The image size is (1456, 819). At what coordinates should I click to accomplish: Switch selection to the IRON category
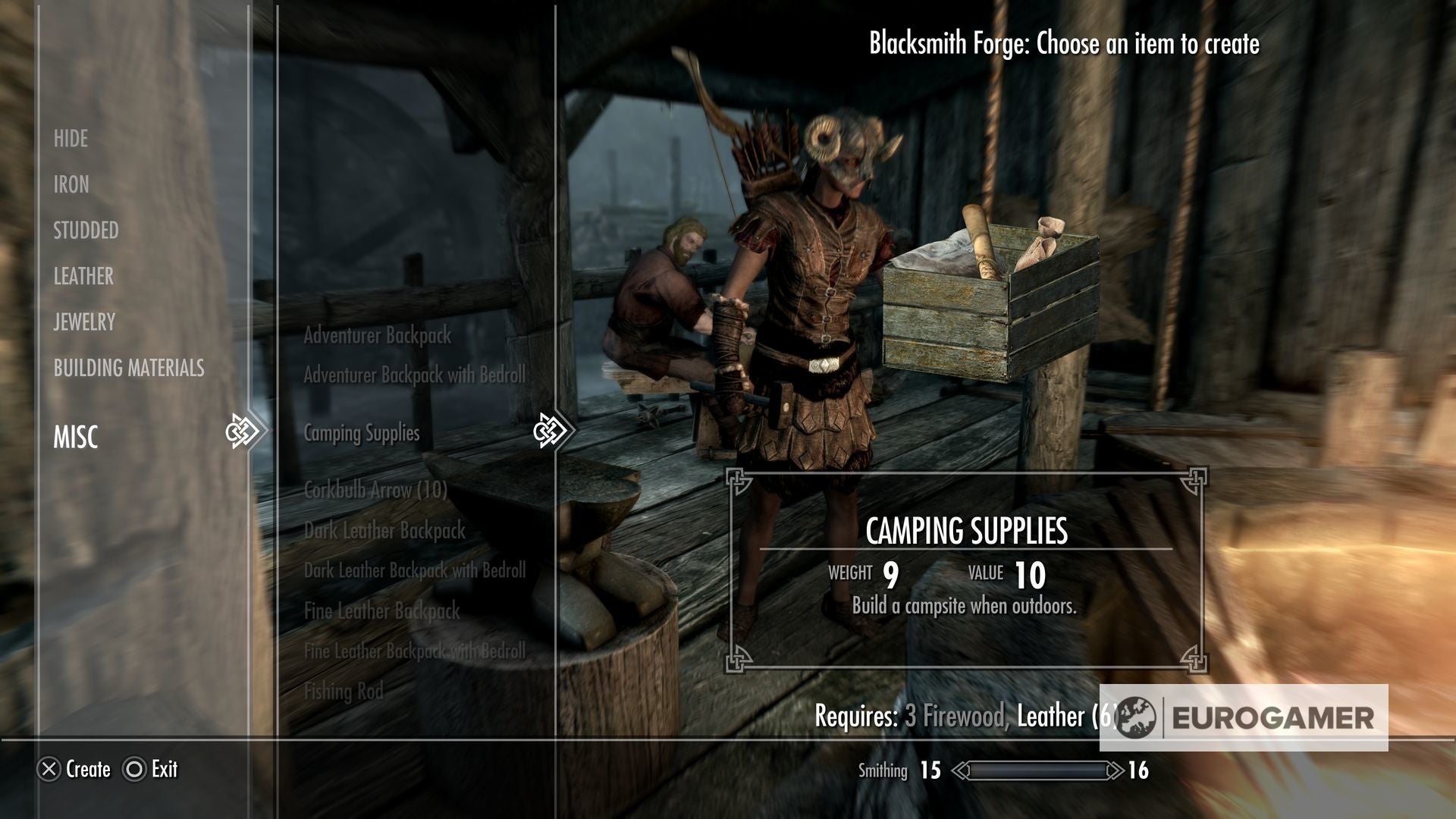[71, 185]
